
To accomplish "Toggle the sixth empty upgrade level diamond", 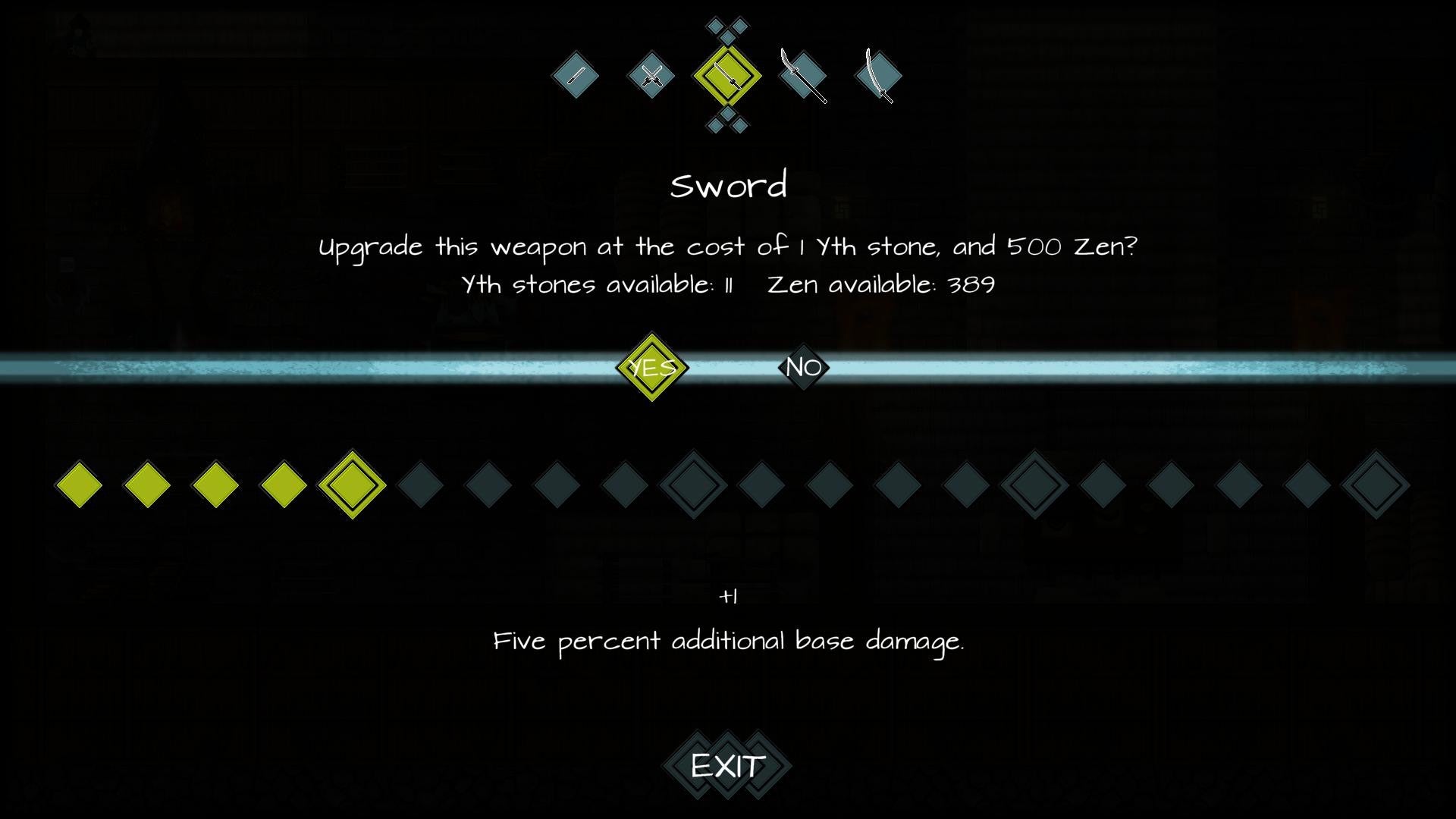I will (419, 484).
